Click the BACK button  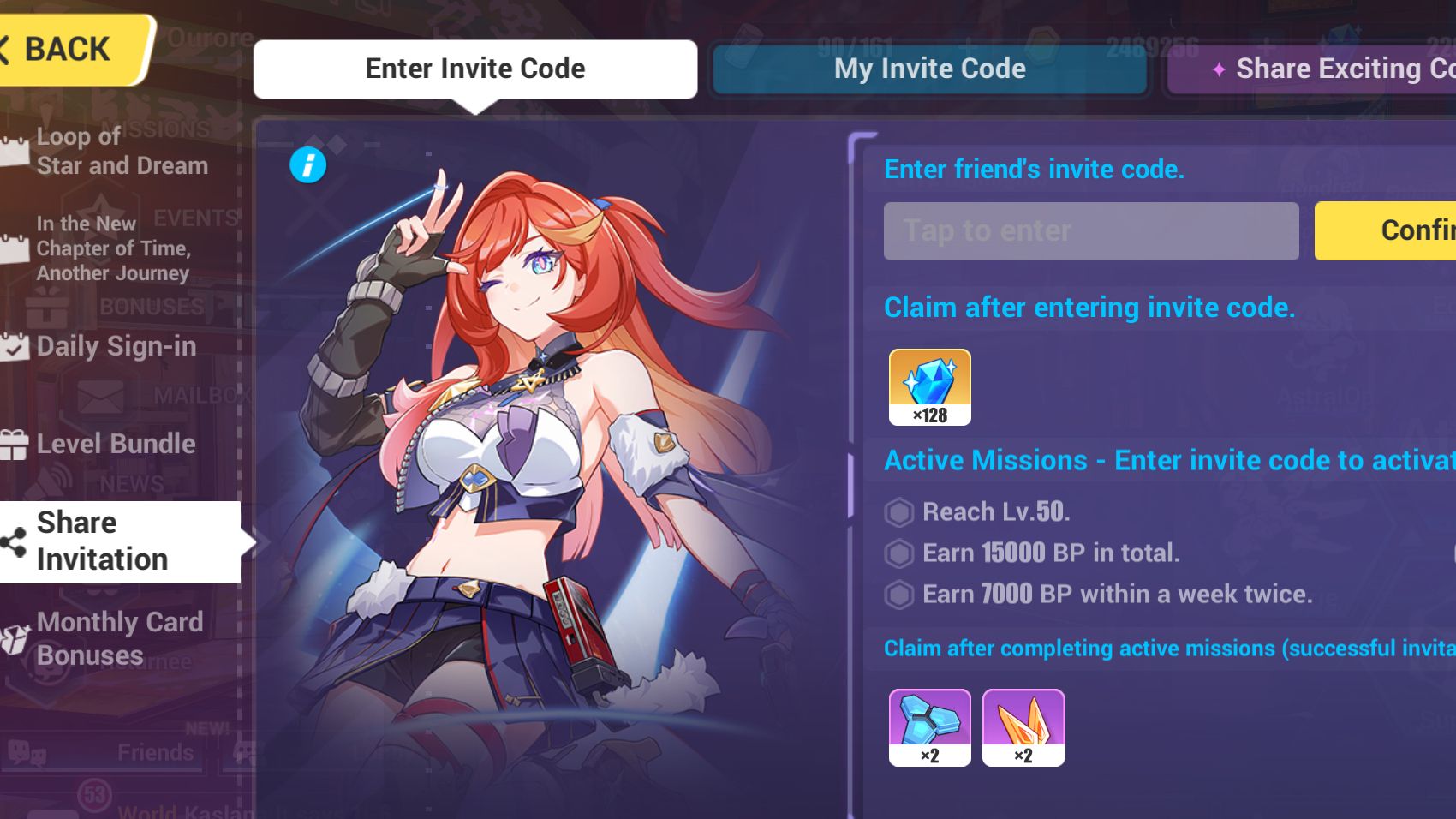point(53,49)
